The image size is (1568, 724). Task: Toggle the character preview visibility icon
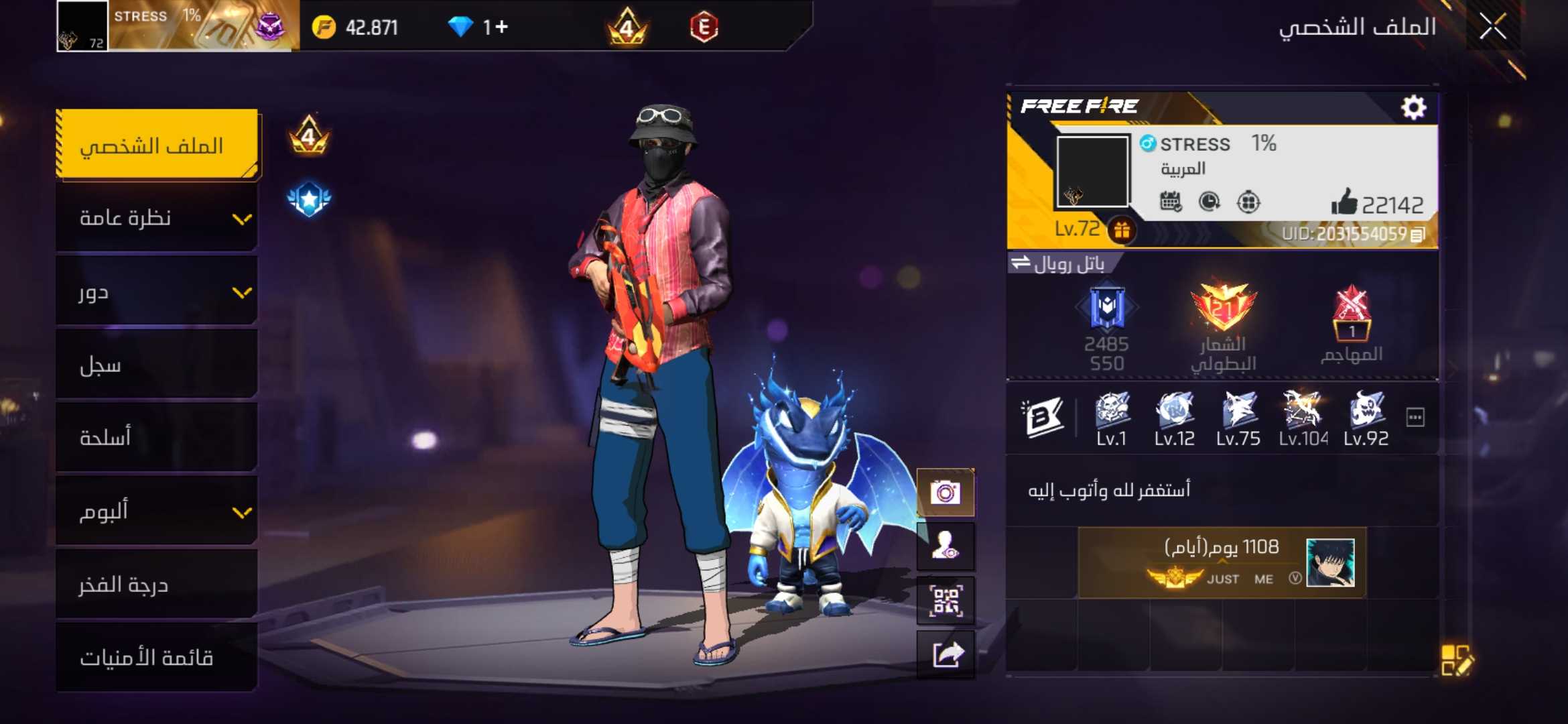(945, 545)
